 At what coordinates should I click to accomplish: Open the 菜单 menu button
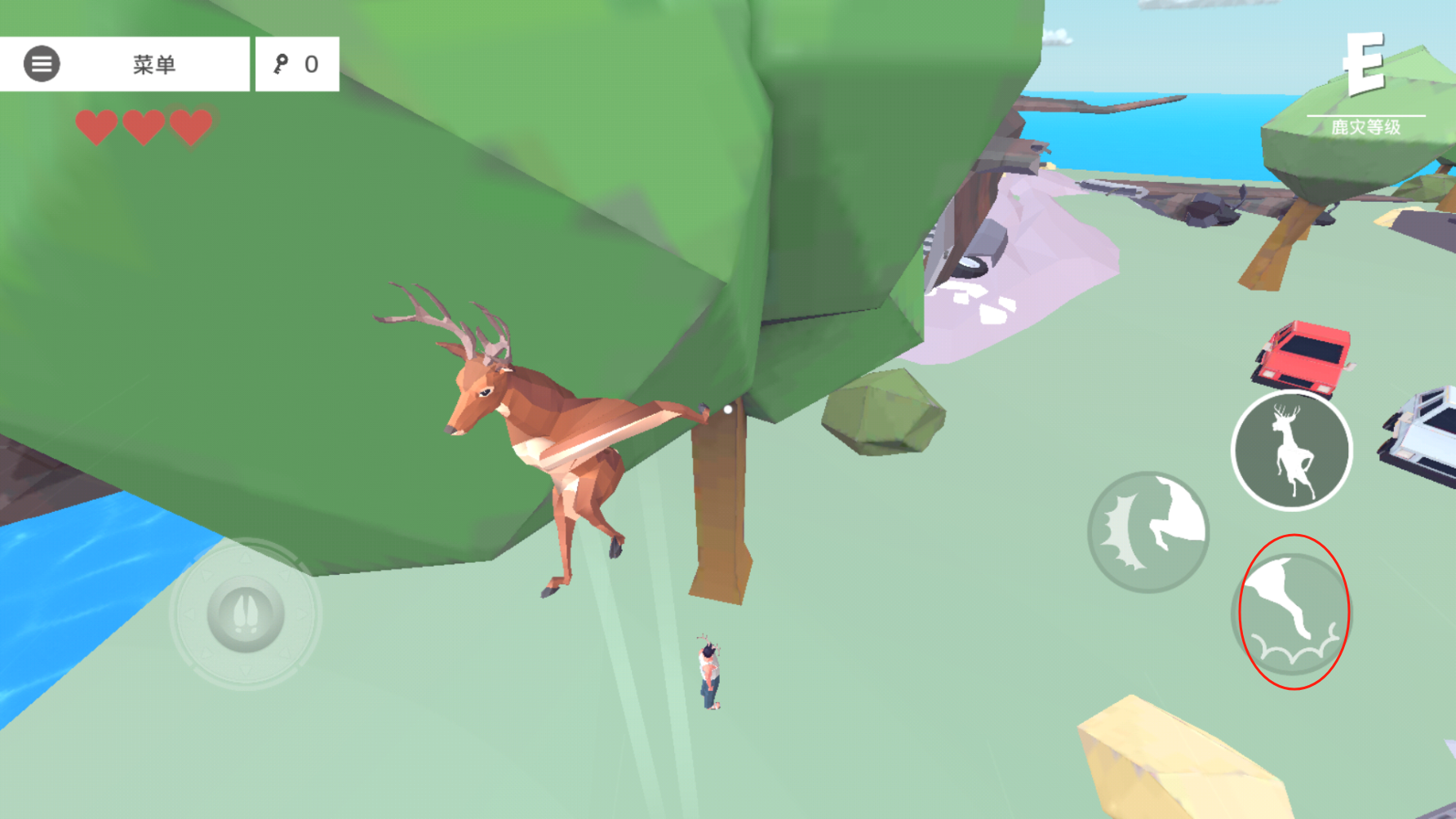(124, 64)
